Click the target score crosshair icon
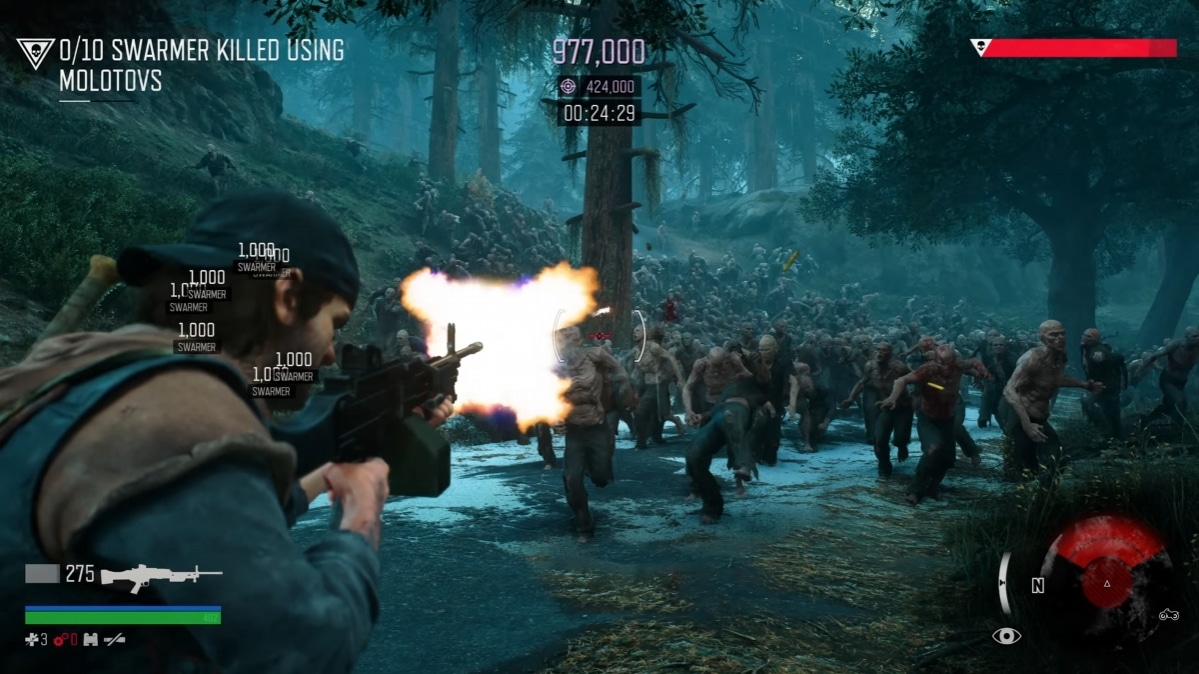1199x674 pixels. (x=568, y=87)
